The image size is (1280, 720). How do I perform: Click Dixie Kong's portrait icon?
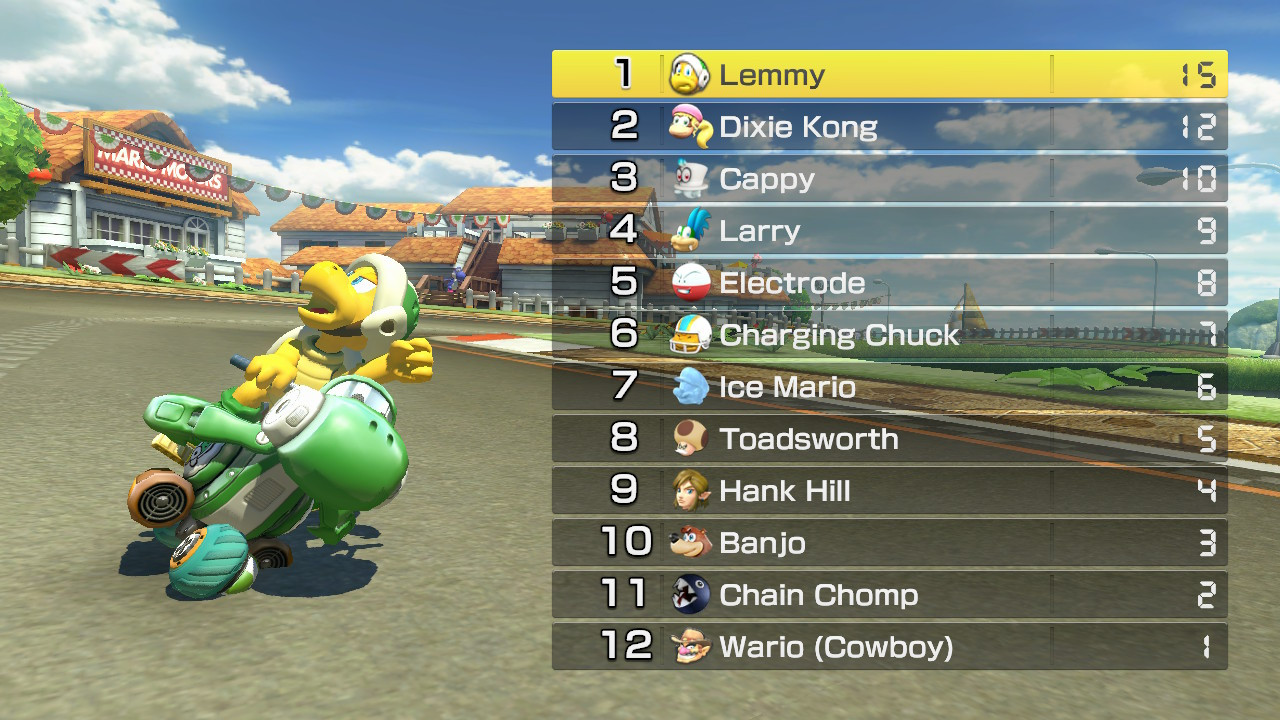click(687, 126)
